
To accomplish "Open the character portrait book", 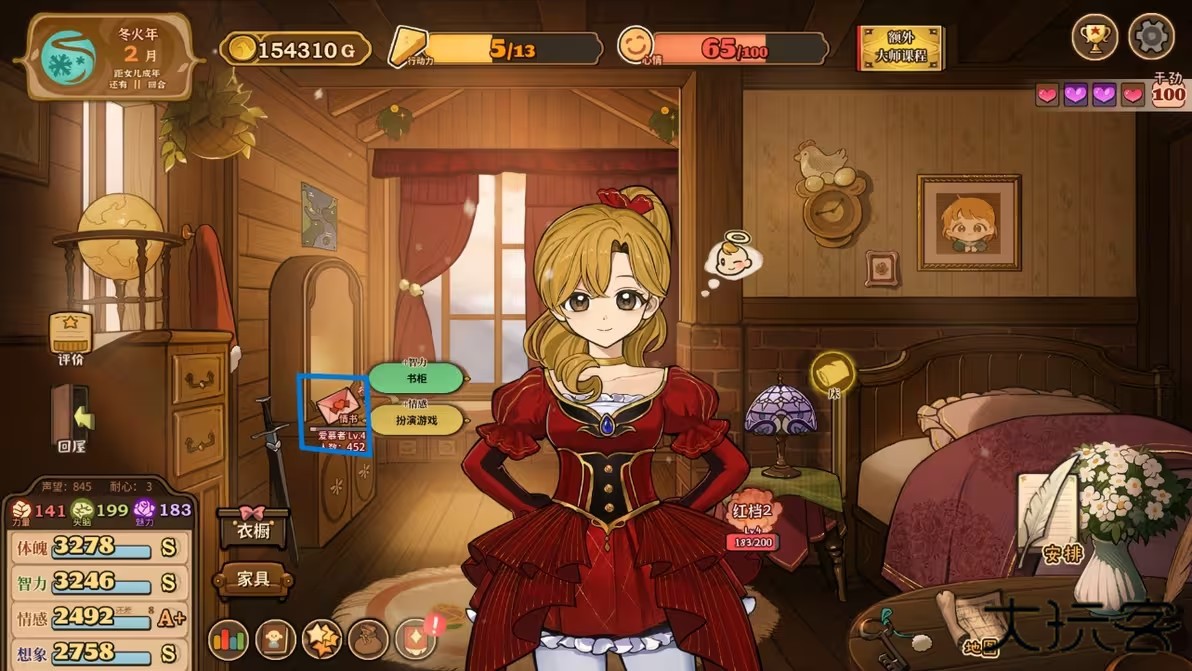I will click(x=275, y=640).
